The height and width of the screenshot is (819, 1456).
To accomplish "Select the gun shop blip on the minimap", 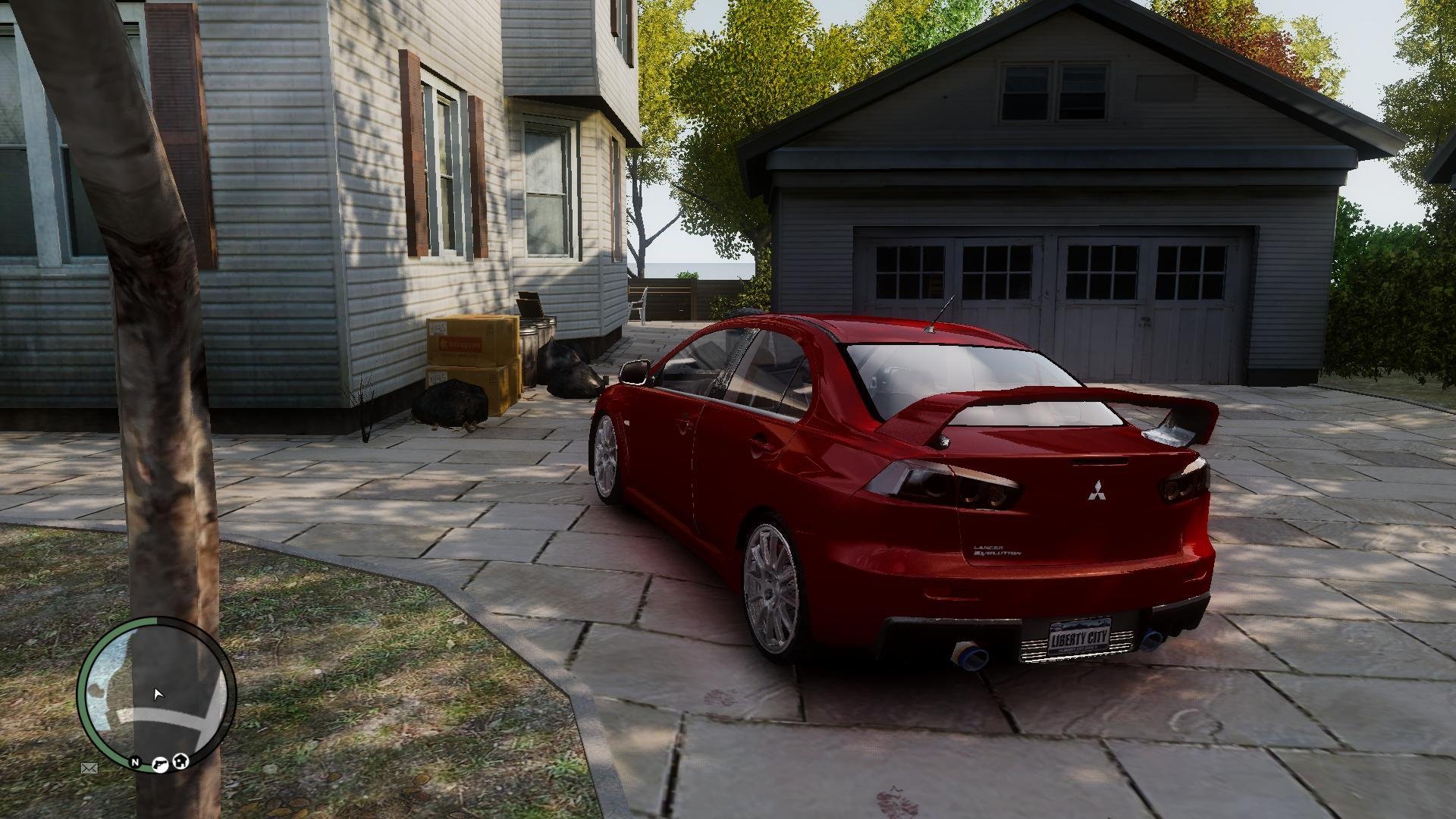I will [161, 764].
